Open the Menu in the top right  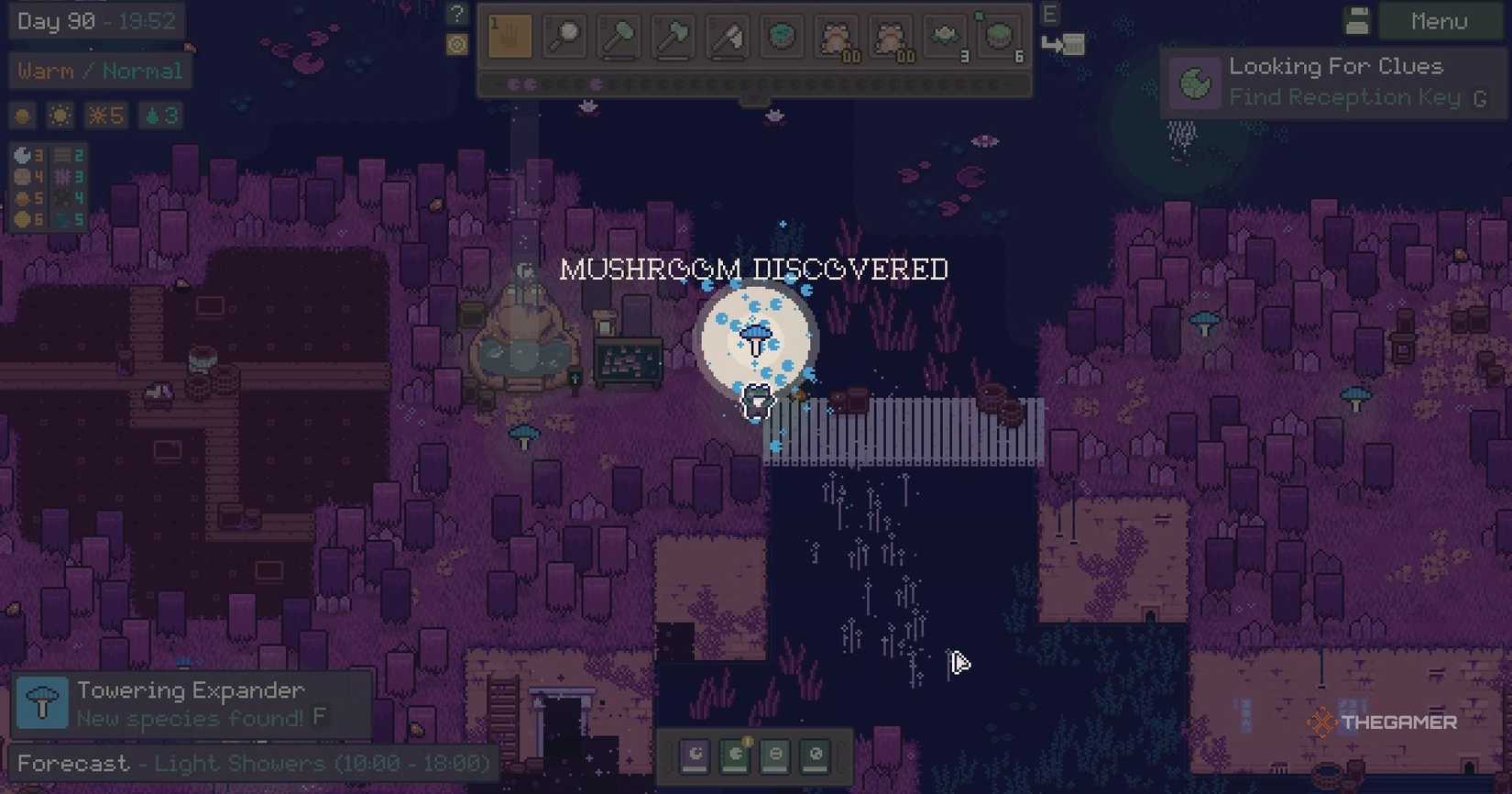(1439, 21)
